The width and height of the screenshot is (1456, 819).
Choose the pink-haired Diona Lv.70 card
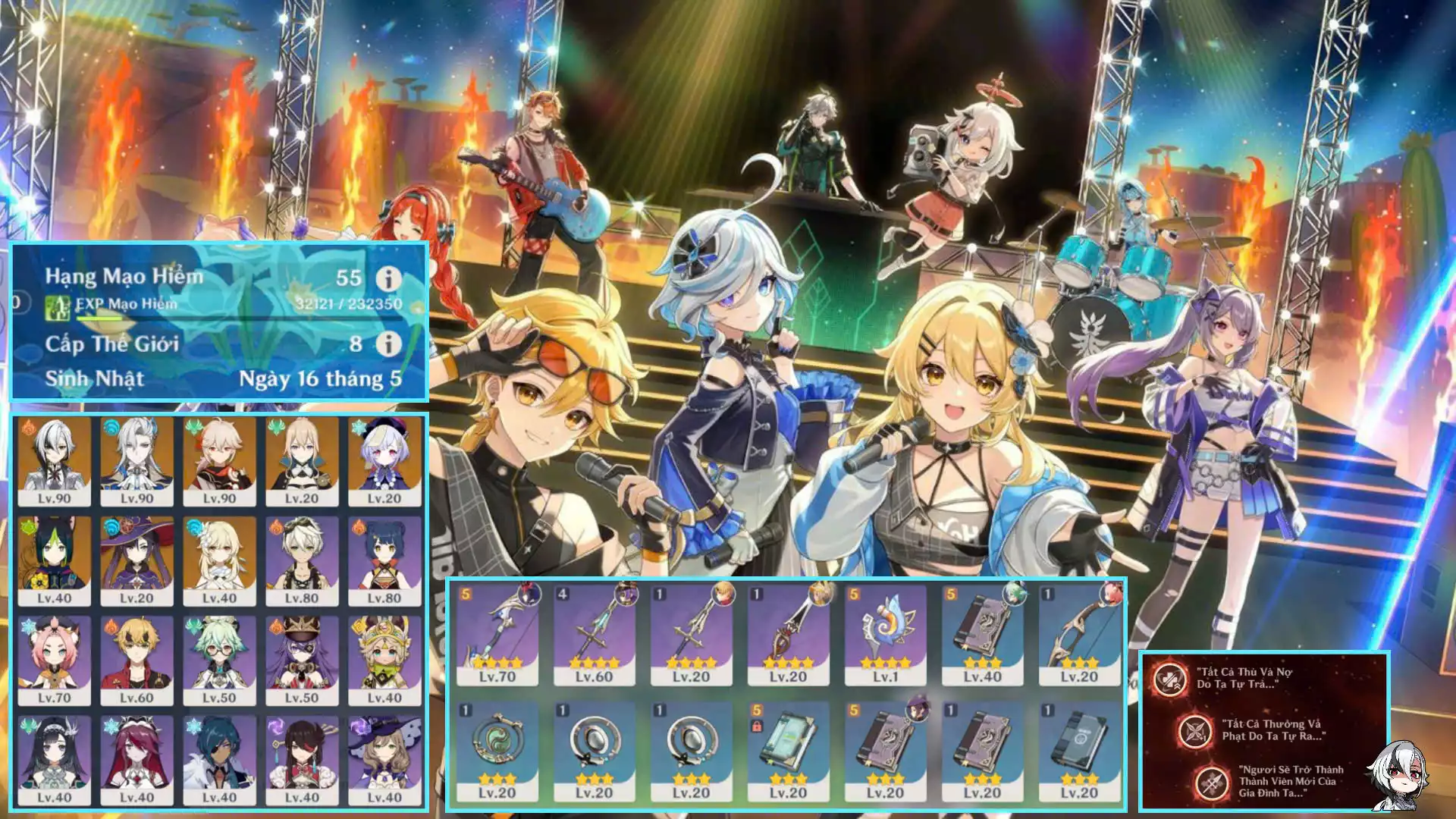click(x=55, y=660)
